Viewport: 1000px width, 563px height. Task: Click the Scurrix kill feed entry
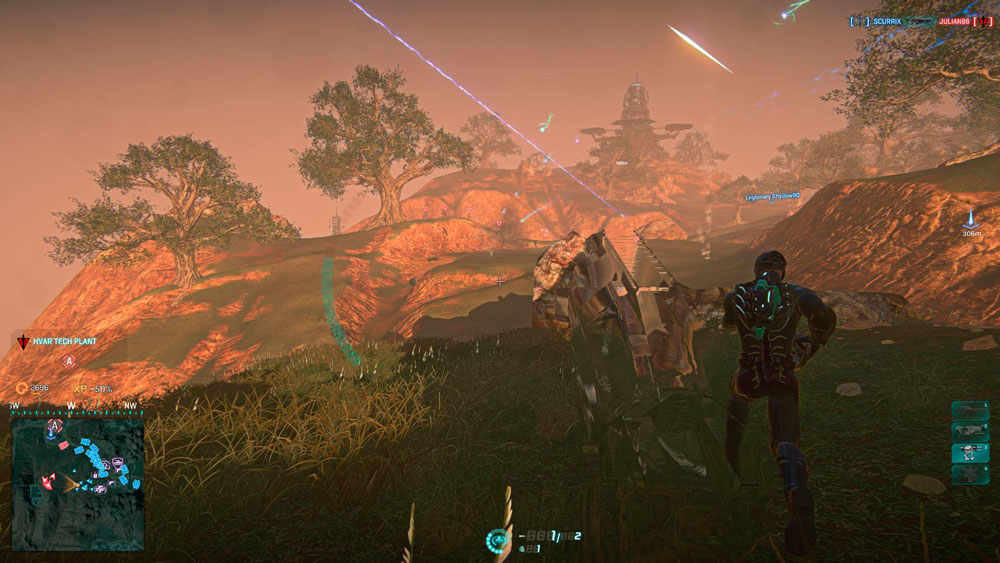click(x=883, y=21)
